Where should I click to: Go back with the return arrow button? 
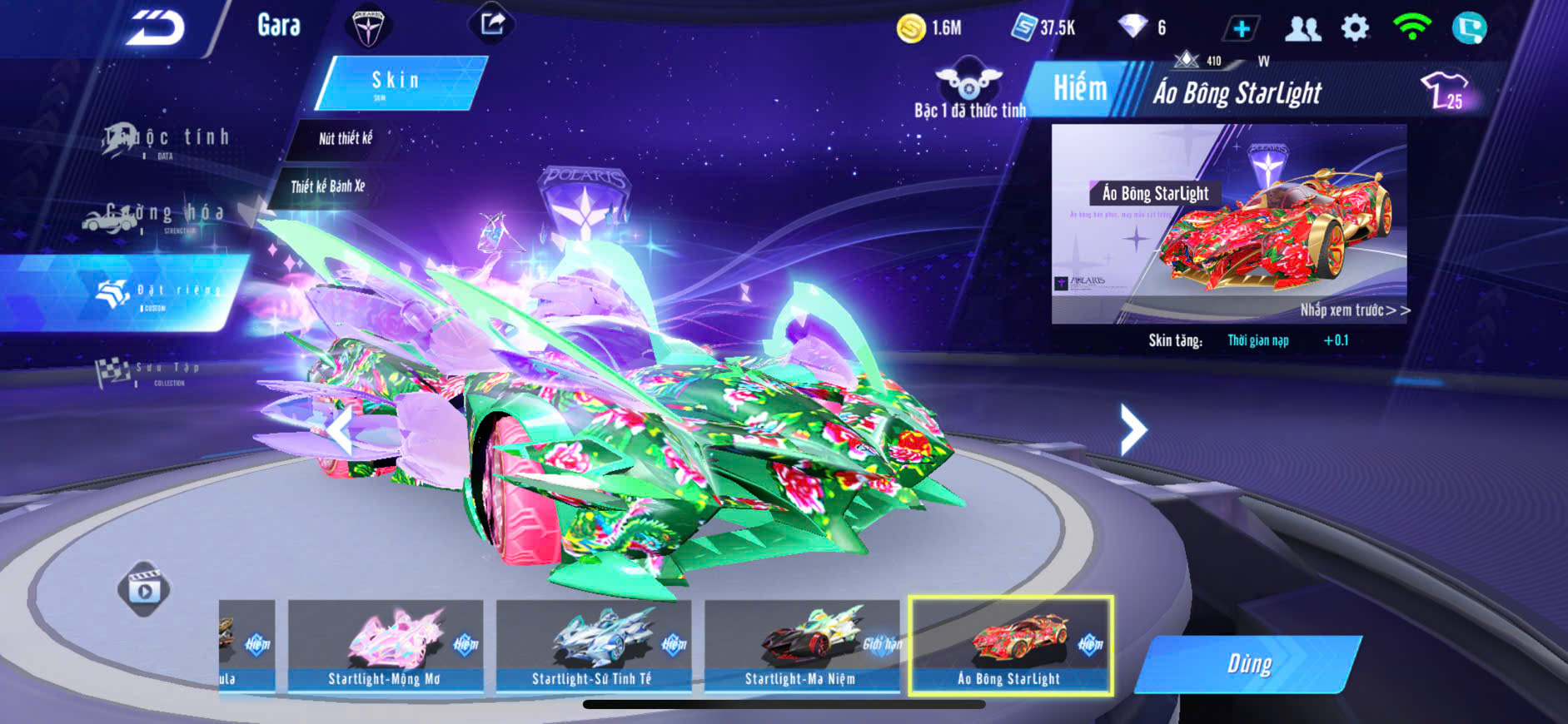[x=156, y=28]
